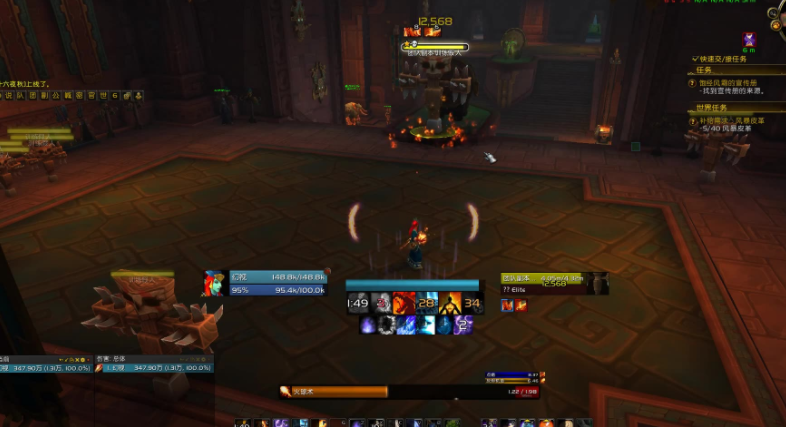Activate the standing figure flame ability icon
The width and height of the screenshot is (786, 427).
coord(449,303)
